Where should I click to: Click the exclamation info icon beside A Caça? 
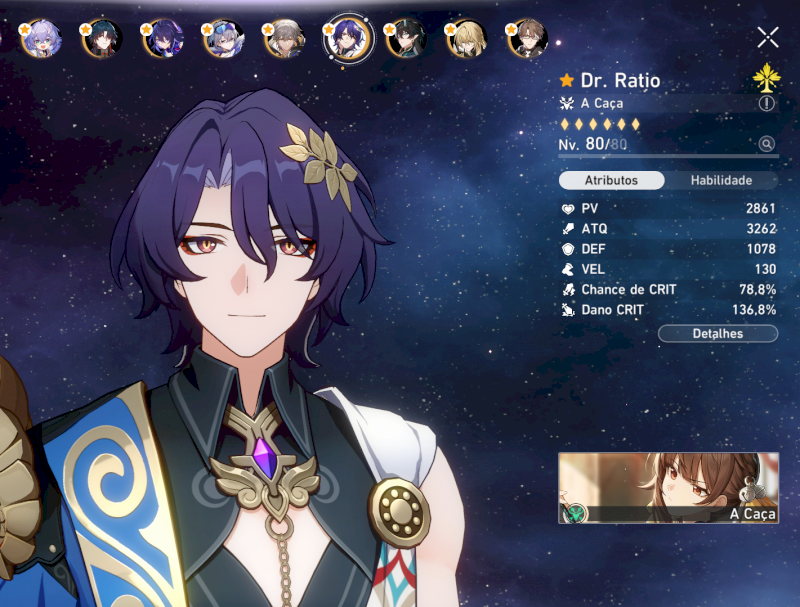(767, 103)
